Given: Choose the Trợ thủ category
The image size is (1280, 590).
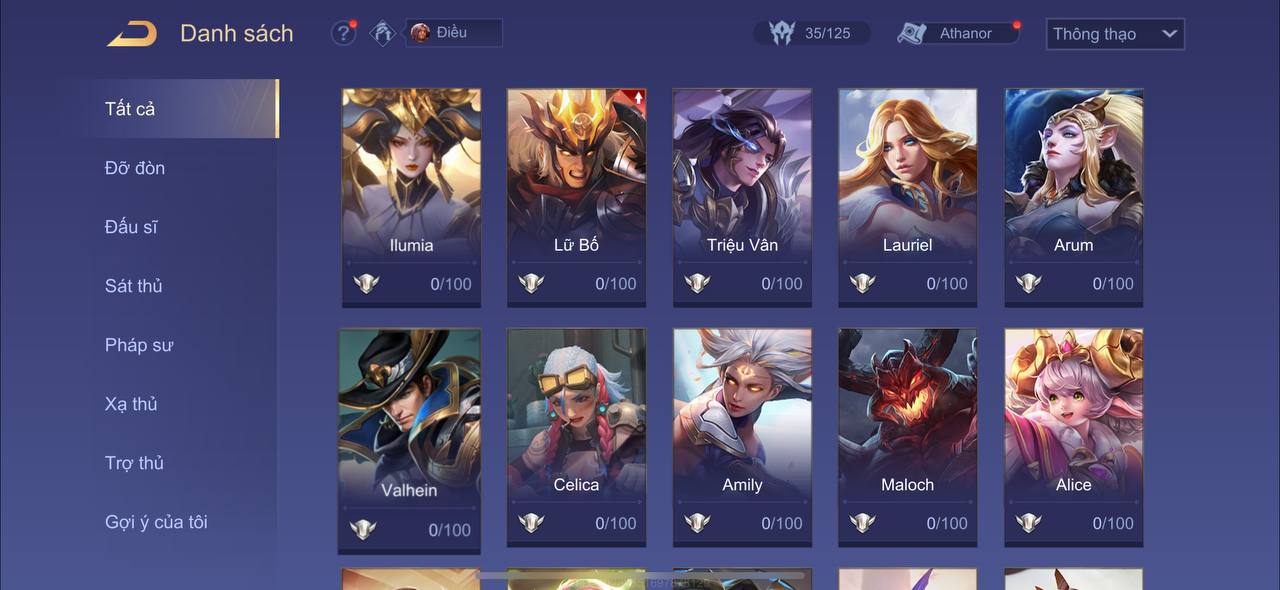Looking at the screenshot, I should tap(134, 463).
